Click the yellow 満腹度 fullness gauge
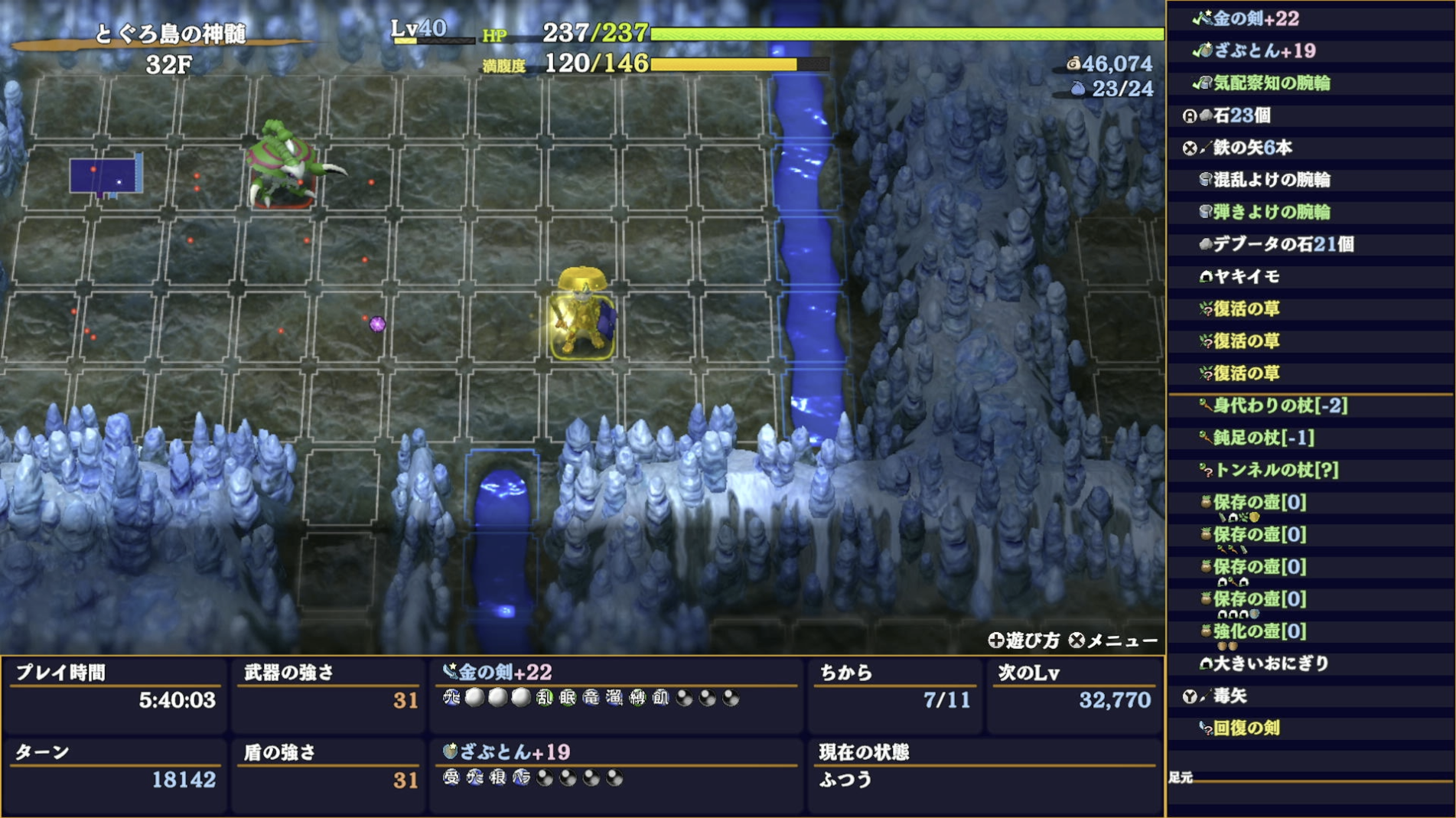1456x818 pixels. (723, 66)
